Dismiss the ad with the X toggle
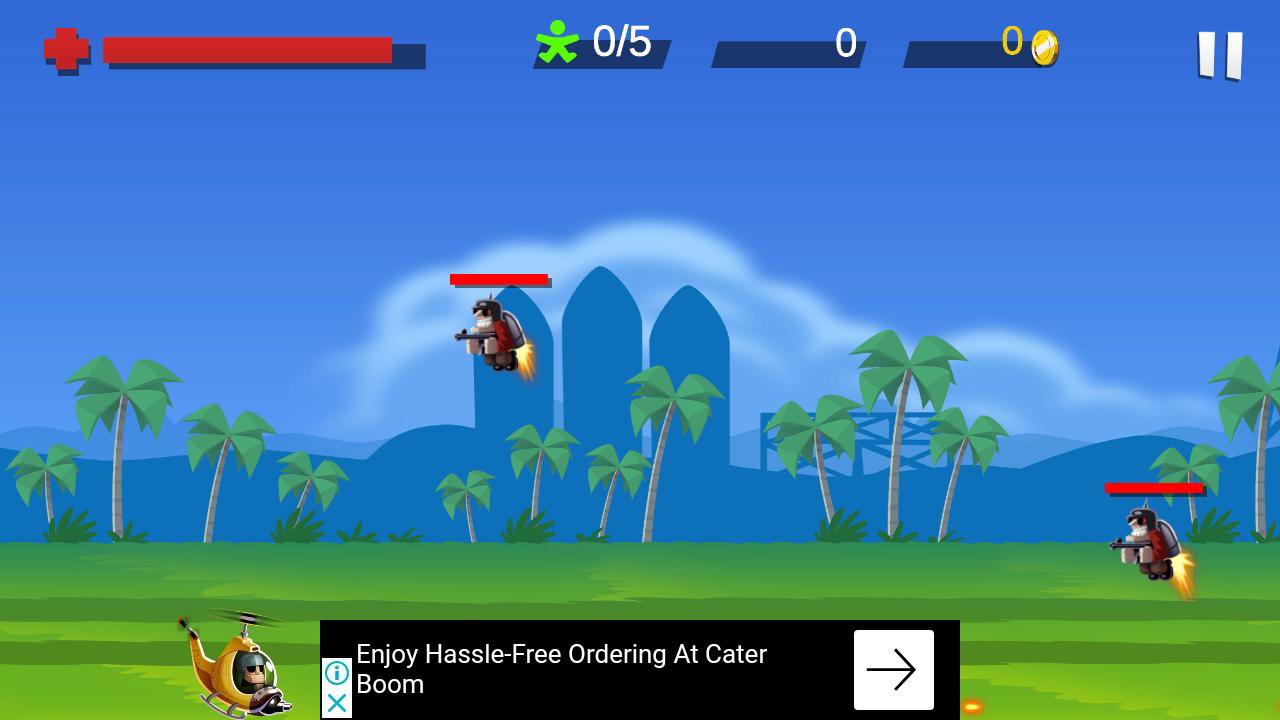 335,703
